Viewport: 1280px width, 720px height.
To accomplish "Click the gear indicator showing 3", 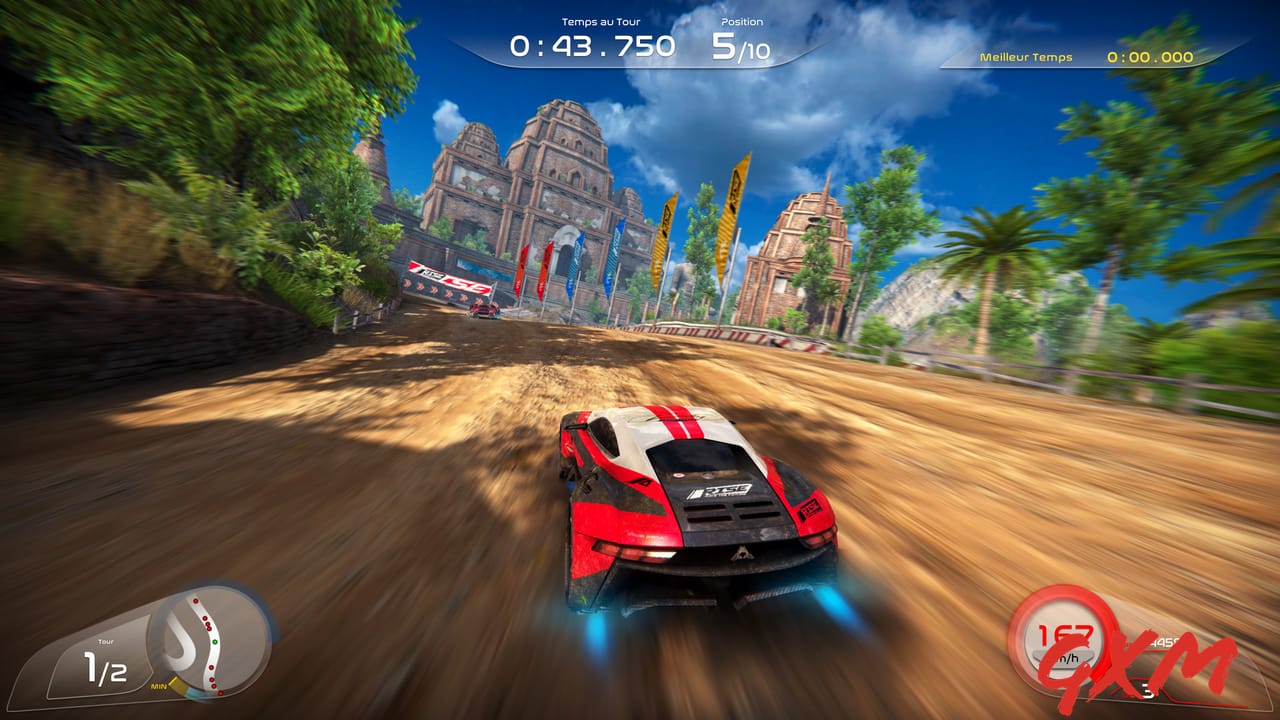I will click(x=1147, y=691).
